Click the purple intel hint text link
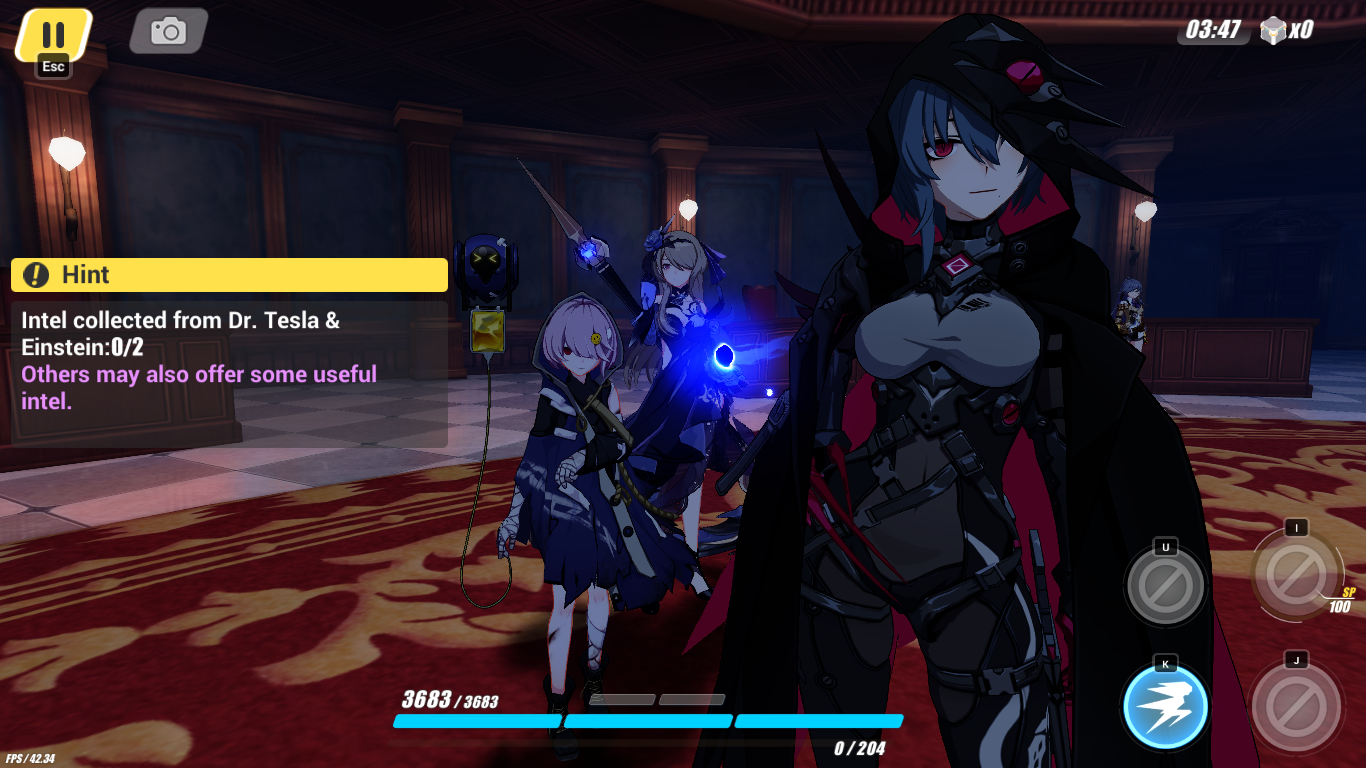This screenshot has height=768, width=1366. (200, 387)
